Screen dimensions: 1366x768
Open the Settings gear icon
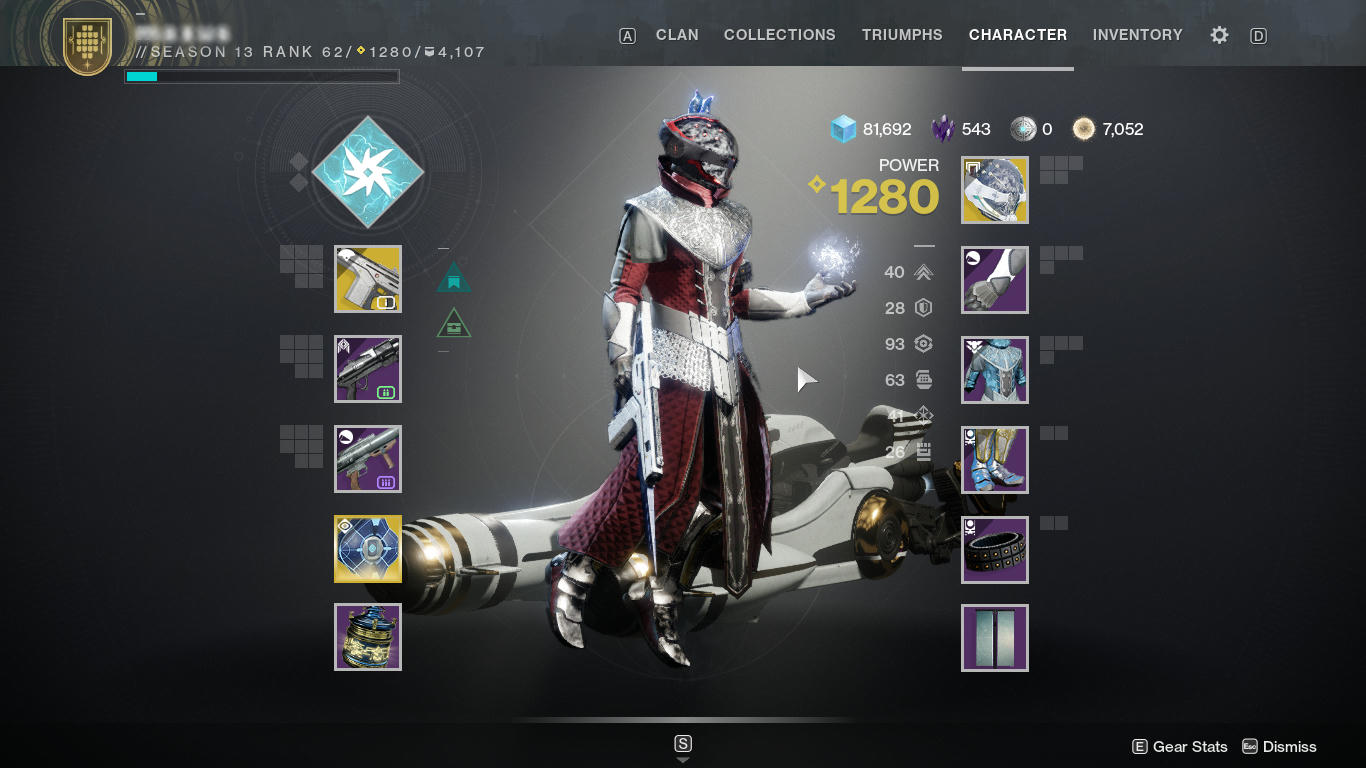(1219, 34)
